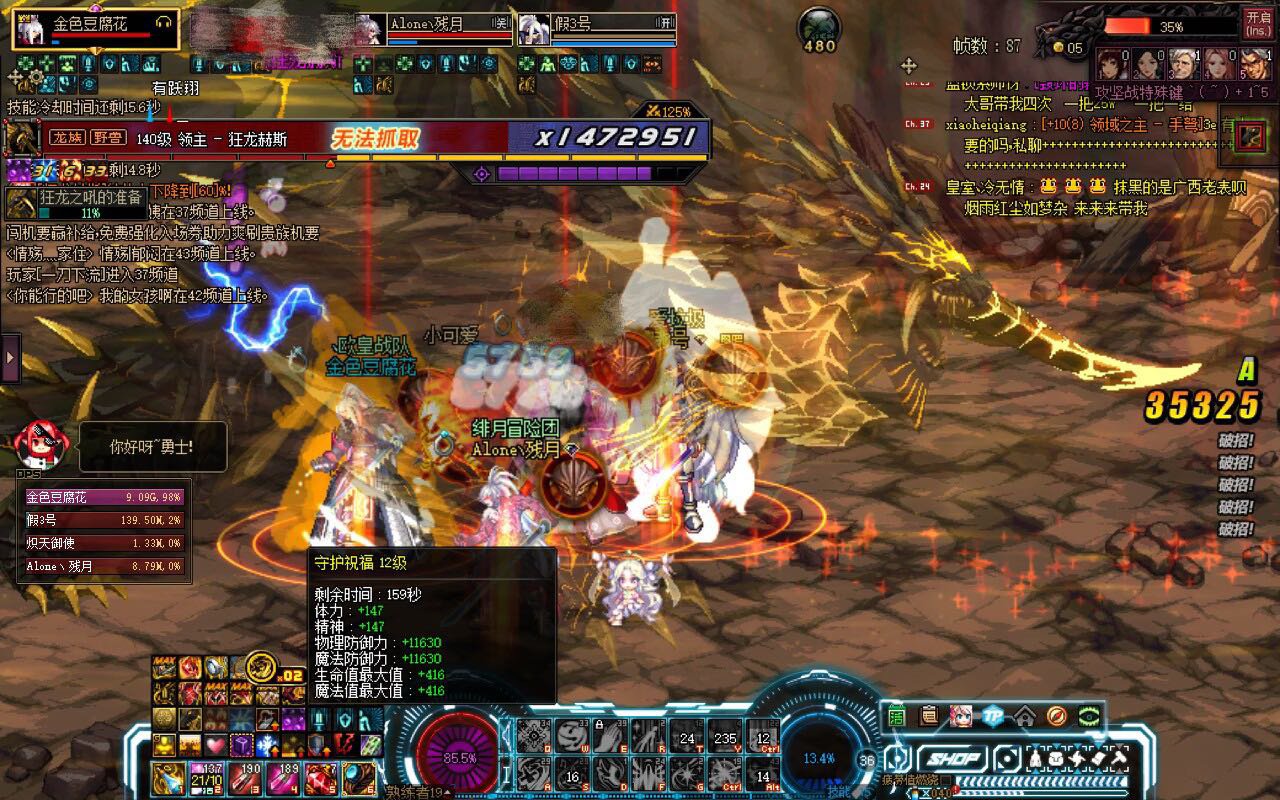Screen dimensions: 1280x800
Task: Select party member 金色豆腐花 frame
Action: point(95,28)
